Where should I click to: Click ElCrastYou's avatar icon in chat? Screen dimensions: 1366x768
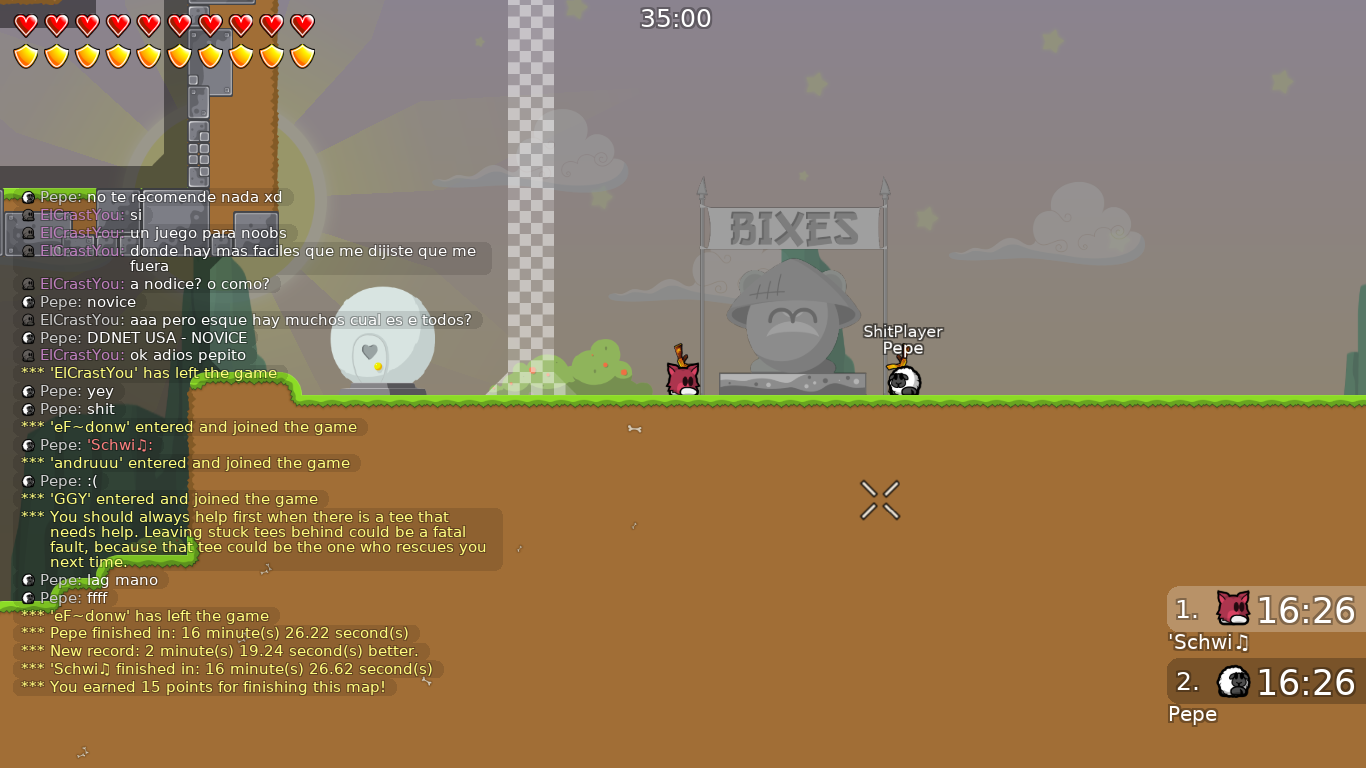(x=27, y=215)
